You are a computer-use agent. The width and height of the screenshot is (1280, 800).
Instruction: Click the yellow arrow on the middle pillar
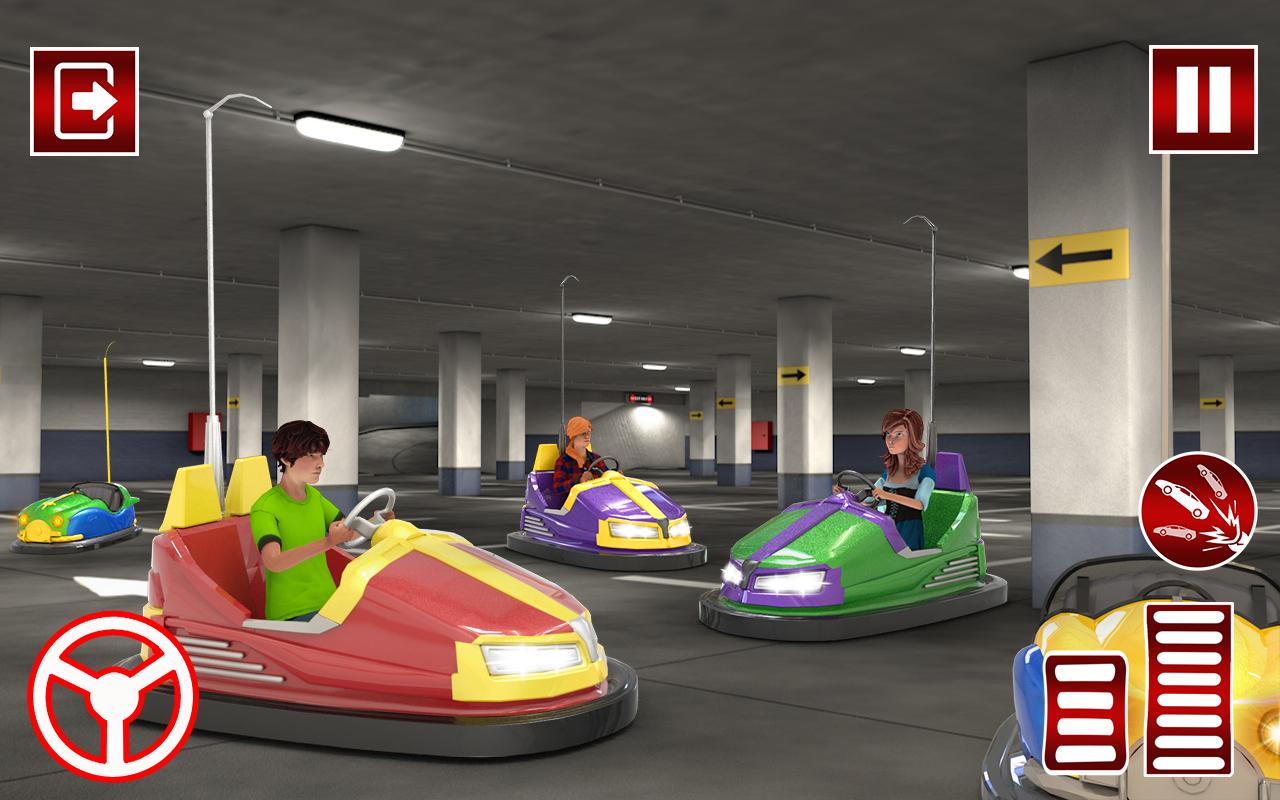click(x=795, y=375)
